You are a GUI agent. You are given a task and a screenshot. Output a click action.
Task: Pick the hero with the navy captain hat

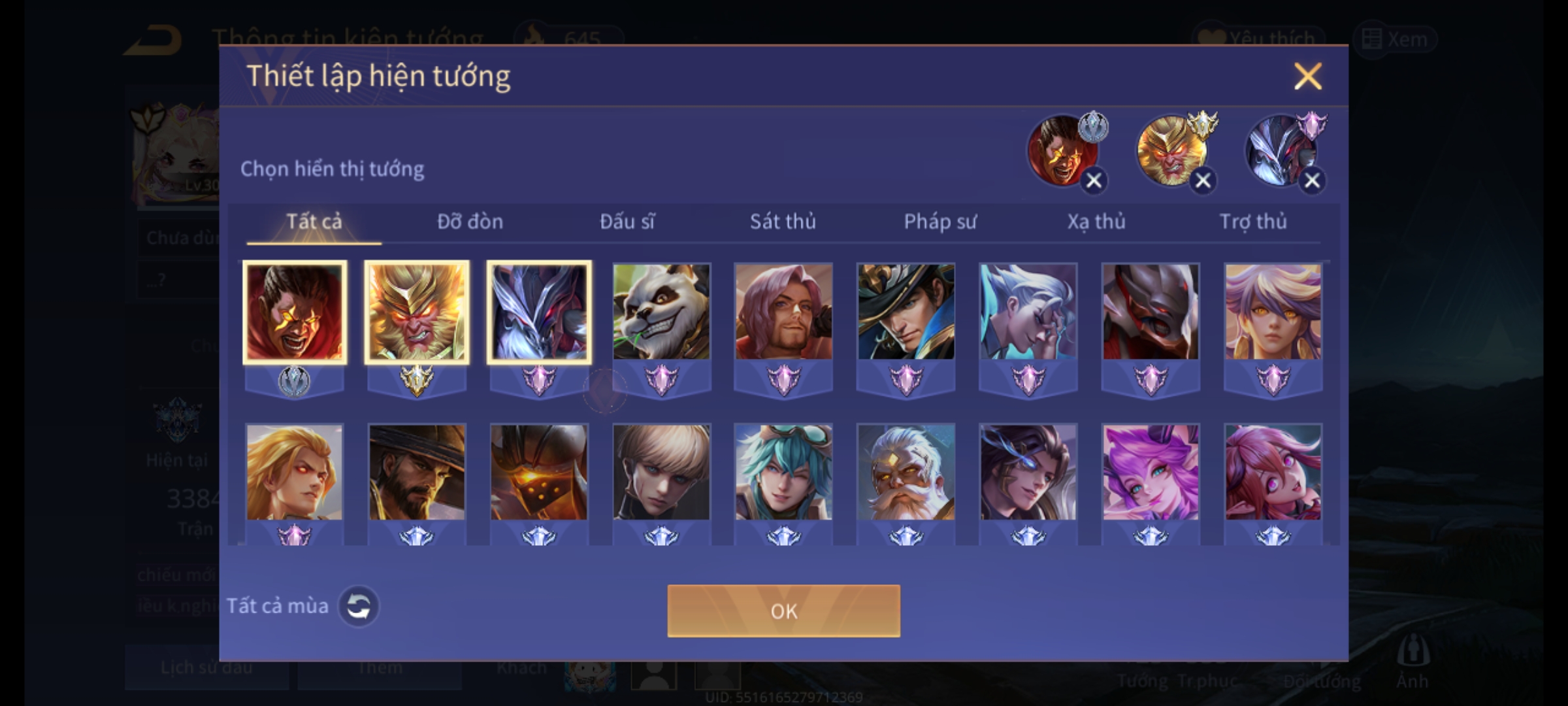(906, 312)
